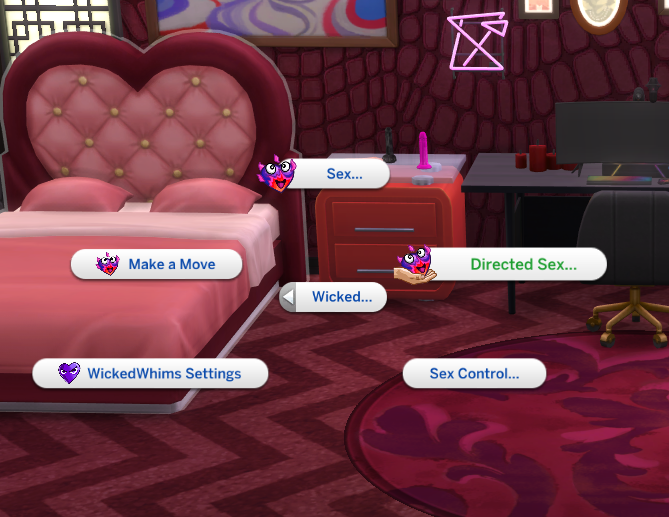
Task: Go back via the Wicked... button
Action: point(334,297)
